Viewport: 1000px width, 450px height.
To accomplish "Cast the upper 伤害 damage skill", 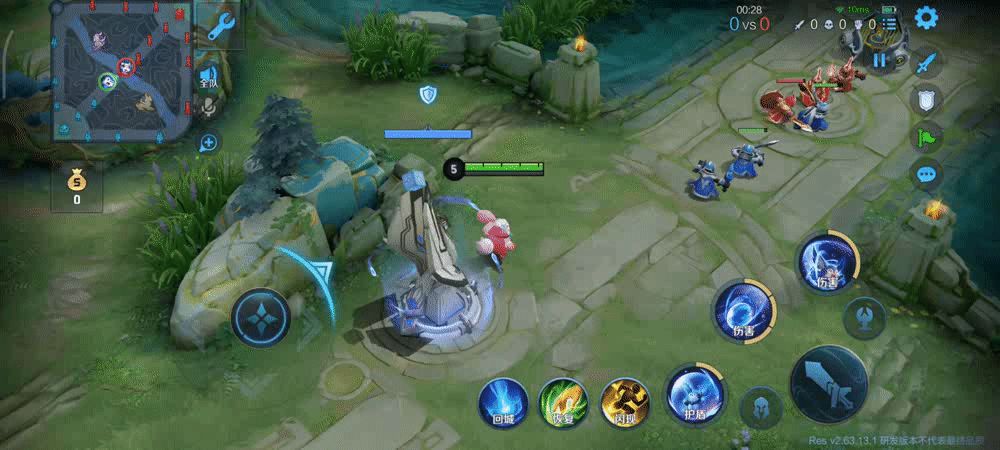I will [x=826, y=263].
